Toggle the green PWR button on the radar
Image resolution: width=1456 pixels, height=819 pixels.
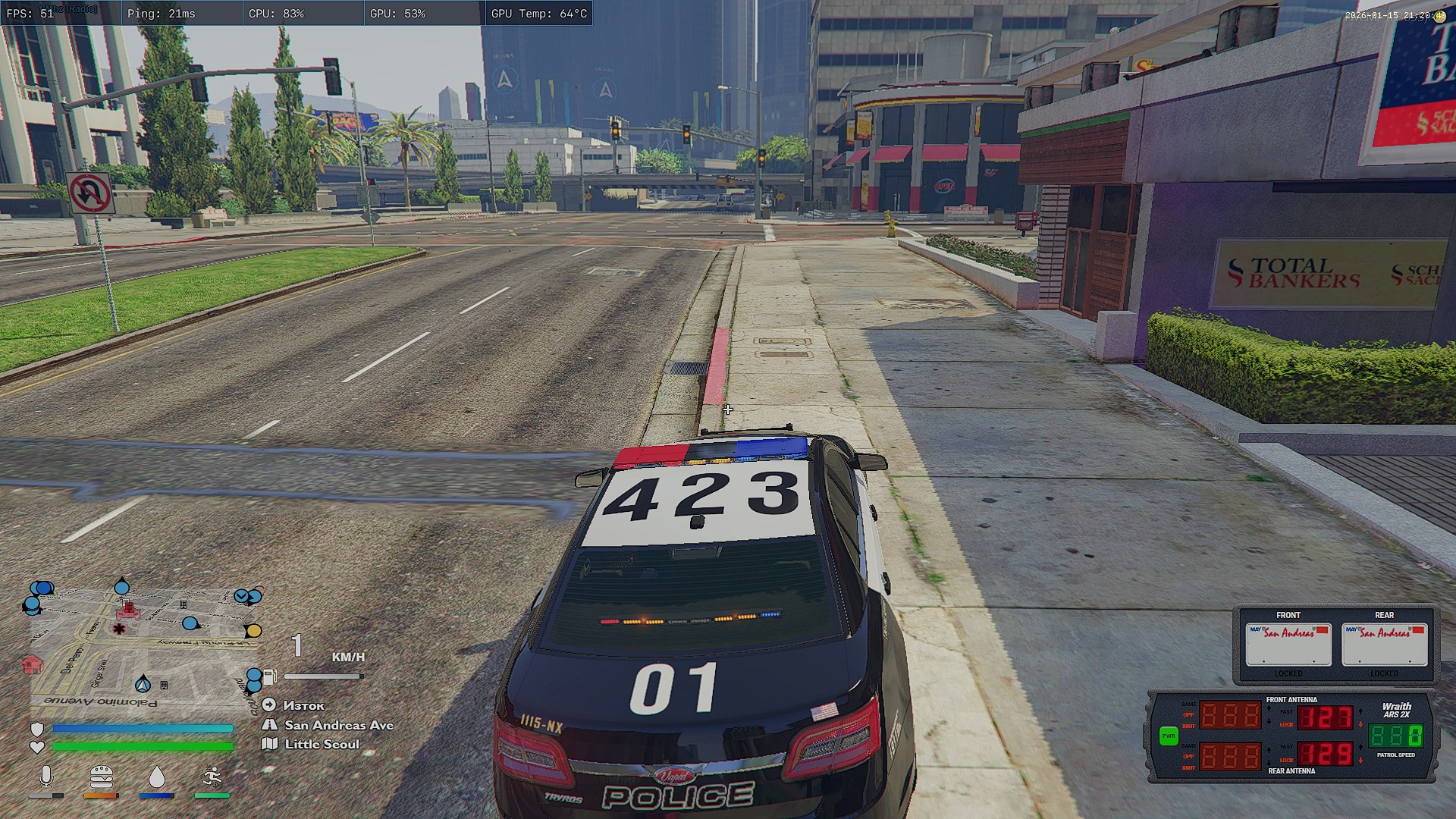pos(1169,736)
